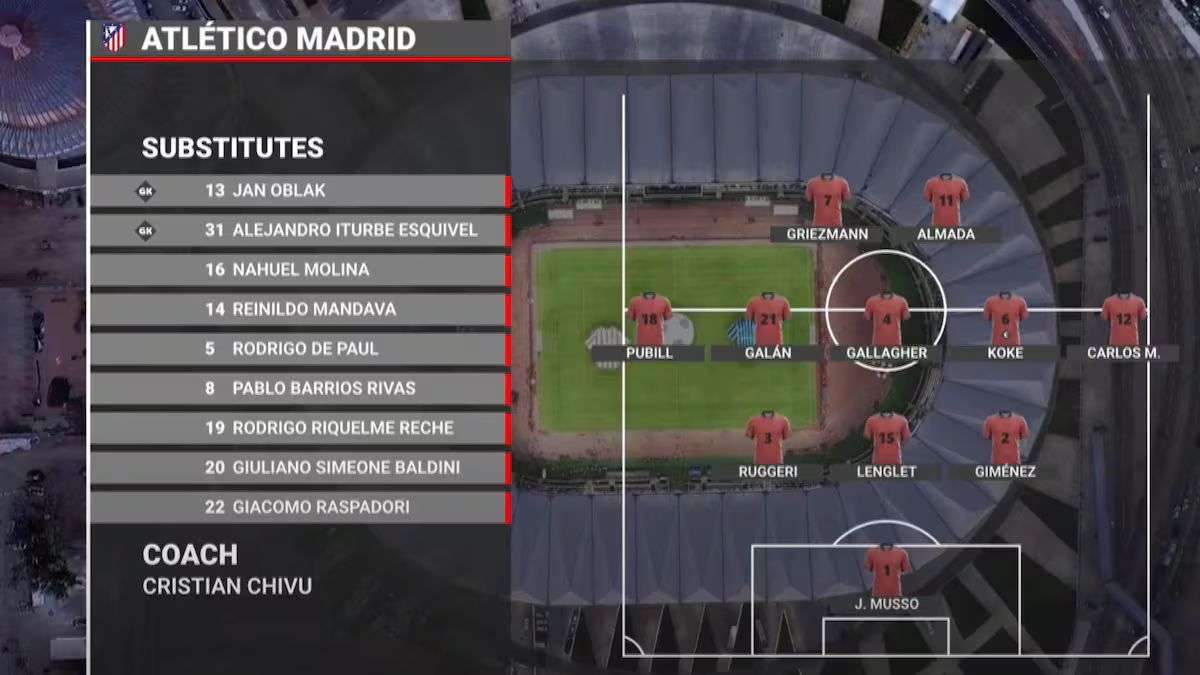Choose Alejandro Iturbe Esquivel from substitutes

[x=300, y=230]
